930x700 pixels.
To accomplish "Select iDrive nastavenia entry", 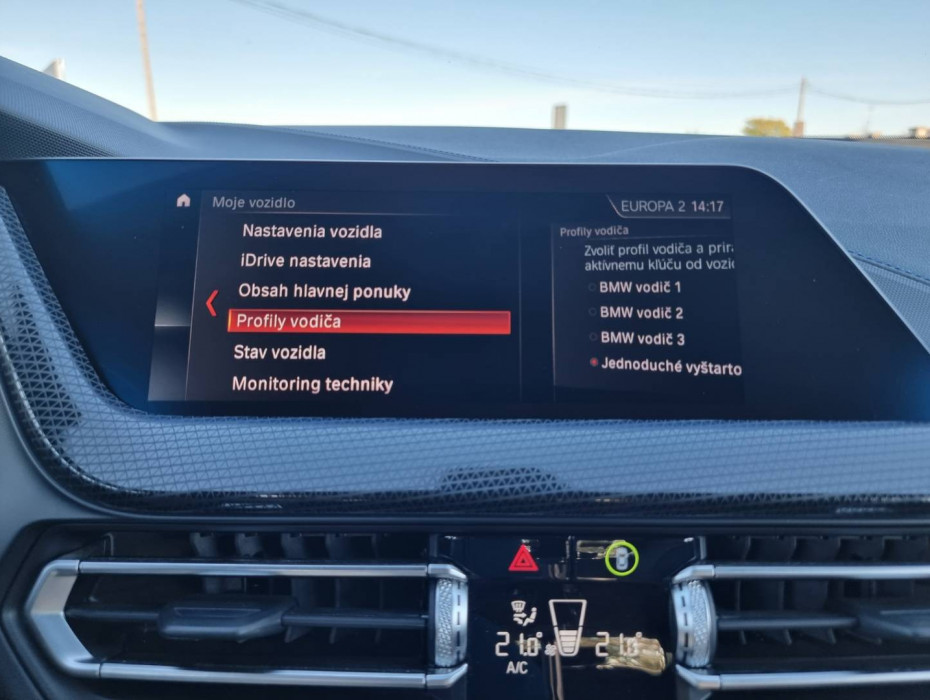I will tap(303, 261).
